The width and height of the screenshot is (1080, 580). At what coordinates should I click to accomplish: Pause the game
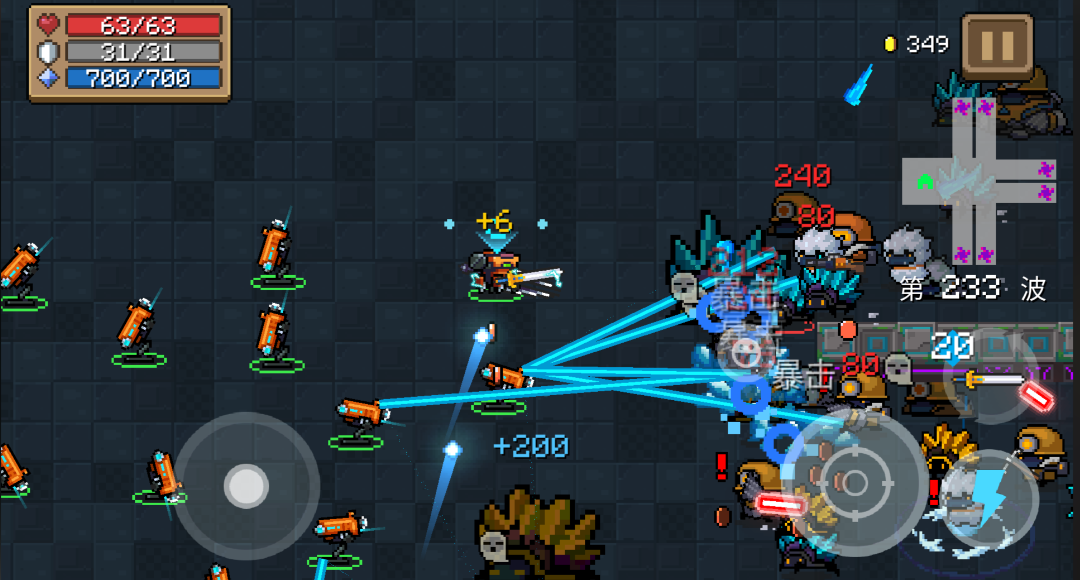(997, 46)
